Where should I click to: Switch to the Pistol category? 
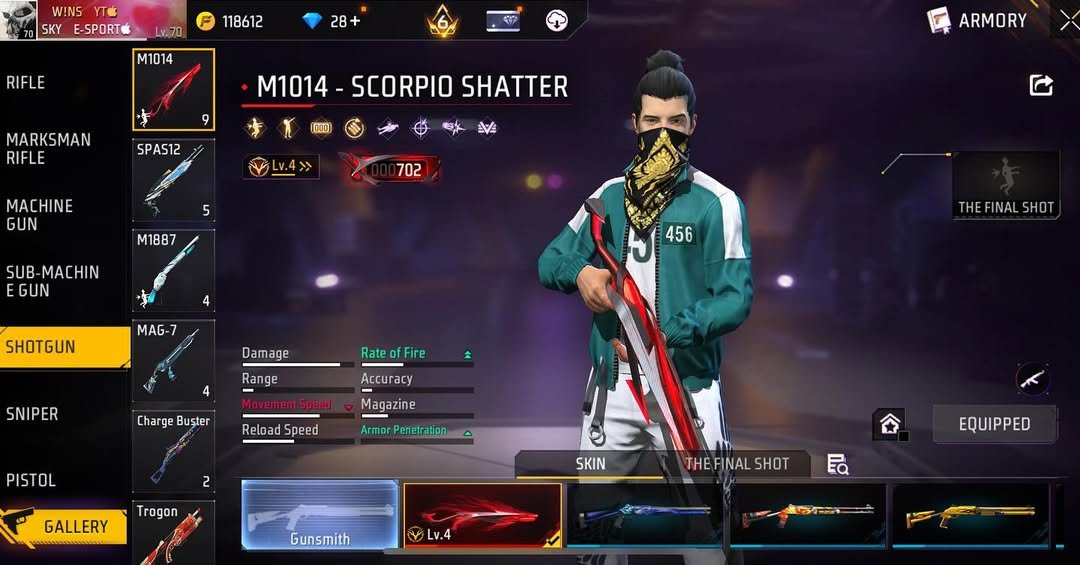click(x=31, y=480)
